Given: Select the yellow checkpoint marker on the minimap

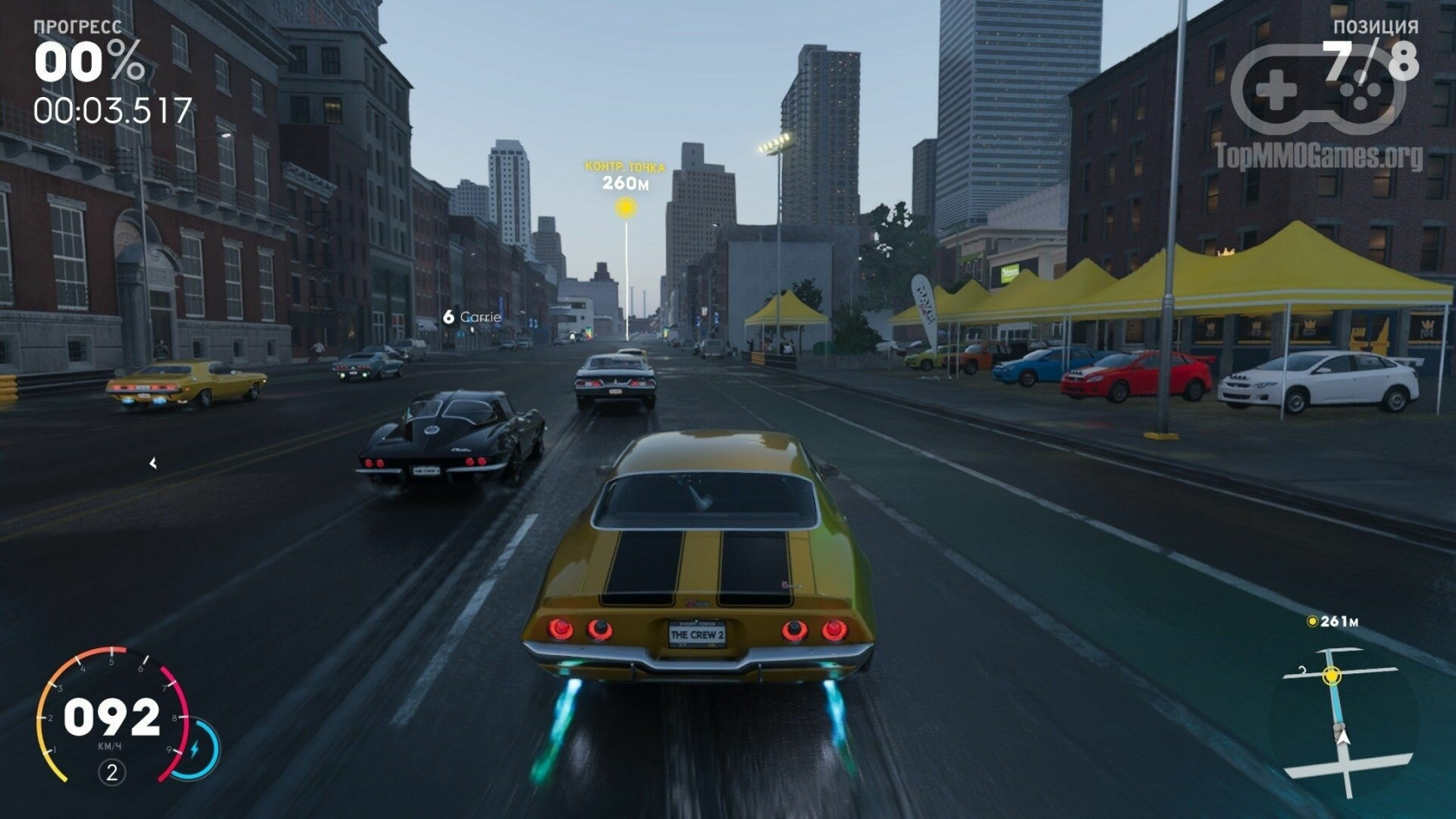Looking at the screenshot, I should point(1332,675).
